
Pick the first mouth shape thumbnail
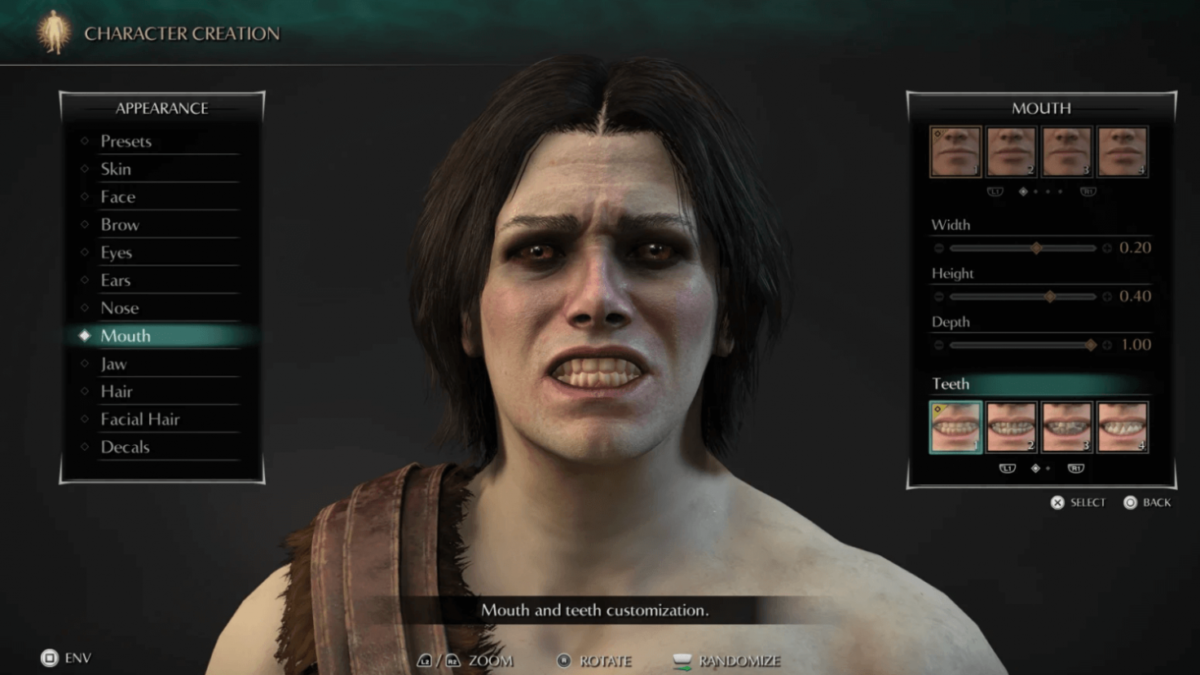(x=955, y=152)
